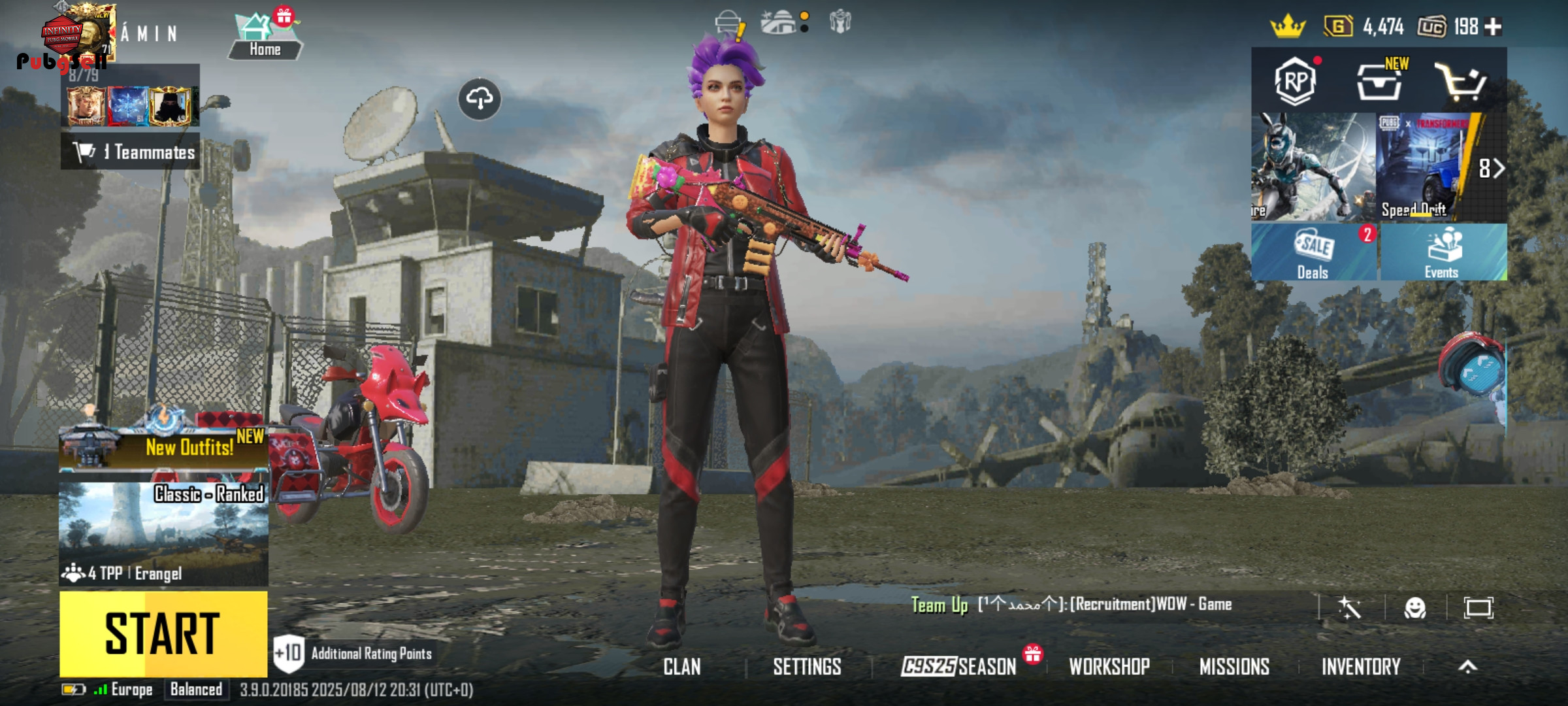Click the cloud download icon

pyautogui.click(x=480, y=99)
